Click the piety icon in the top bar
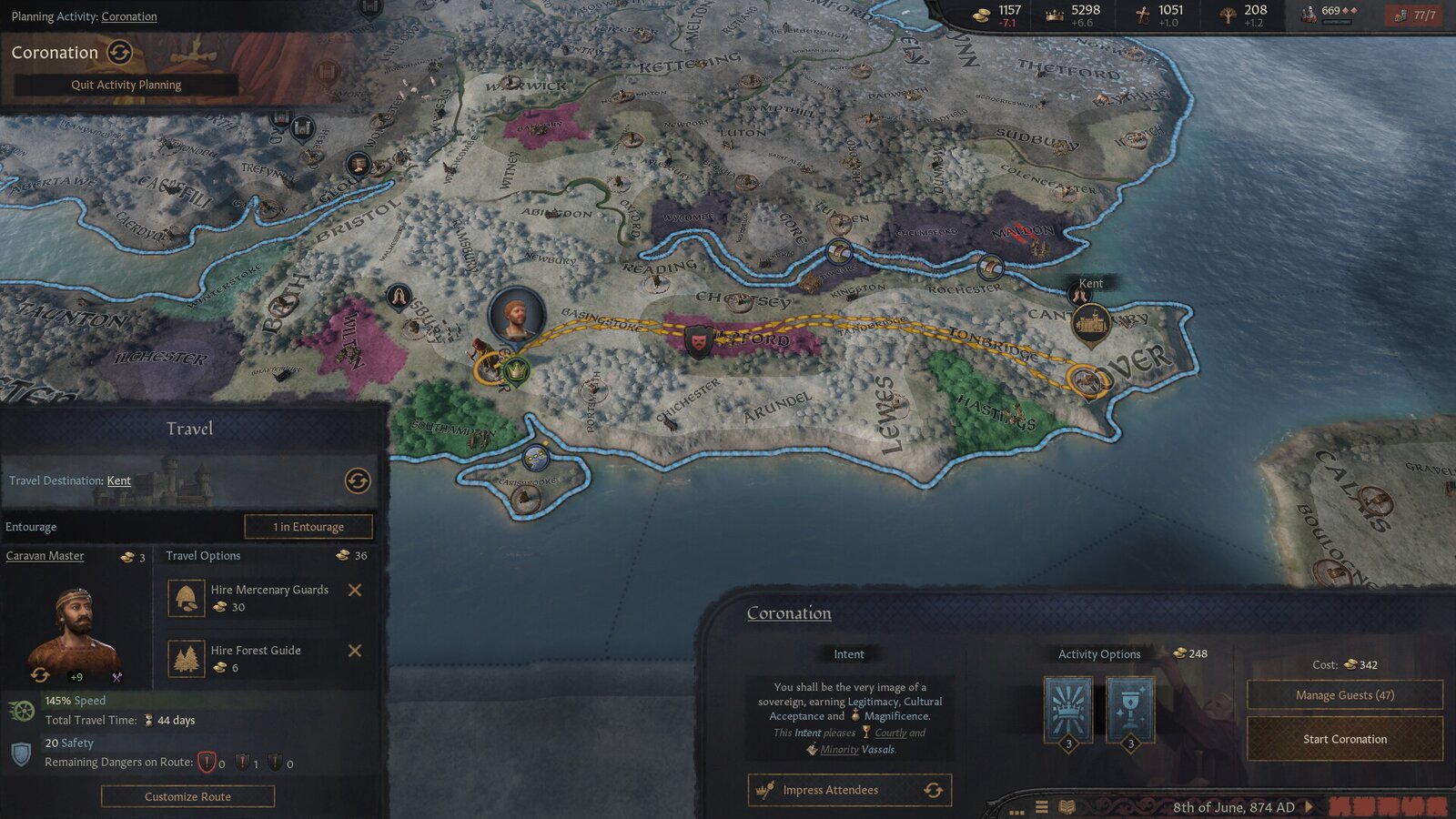The image size is (1456, 819). click(1142, 15)
